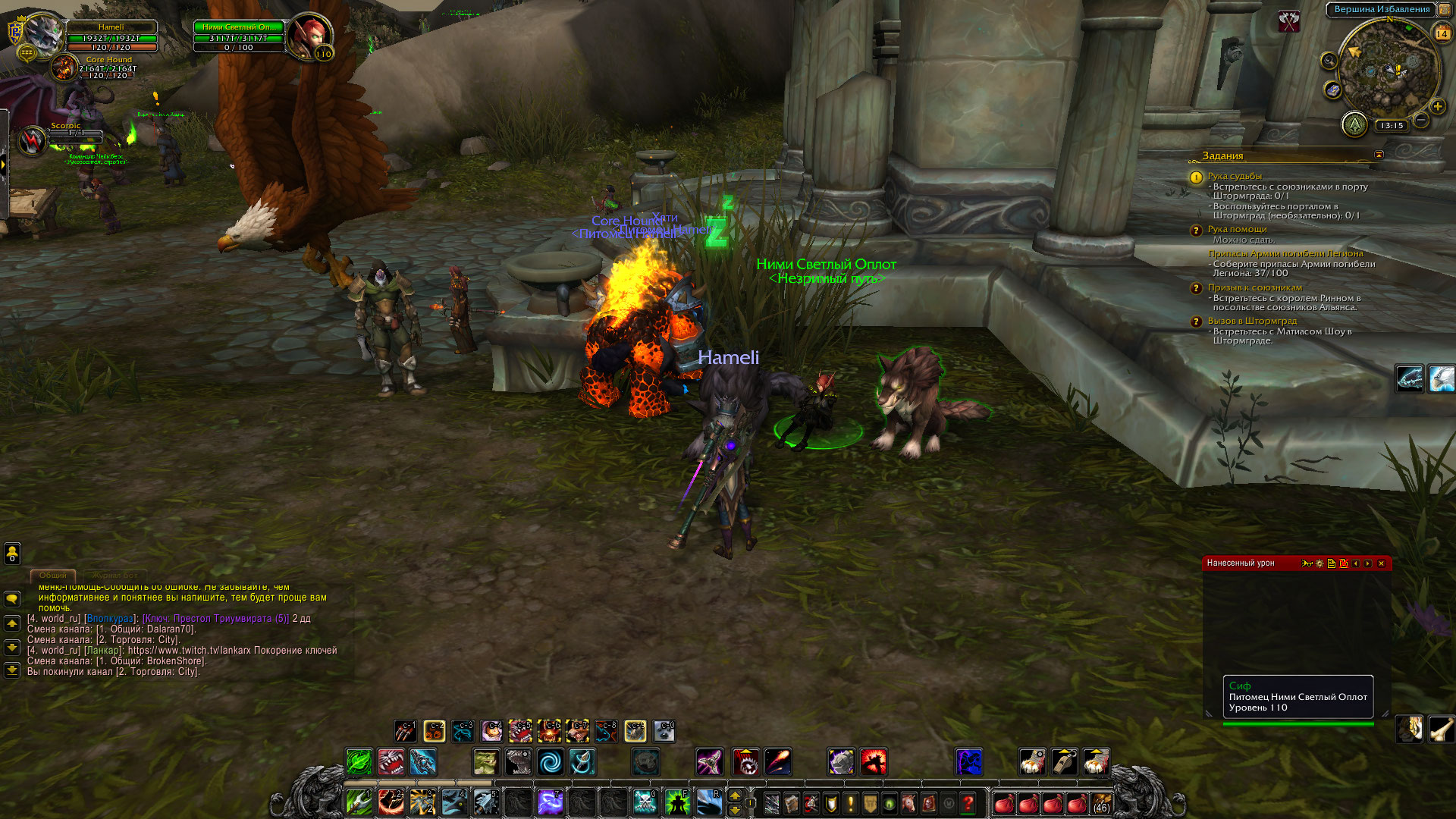Open the red question mark help button
This screenshot has height=819, width=1456.
968,802
